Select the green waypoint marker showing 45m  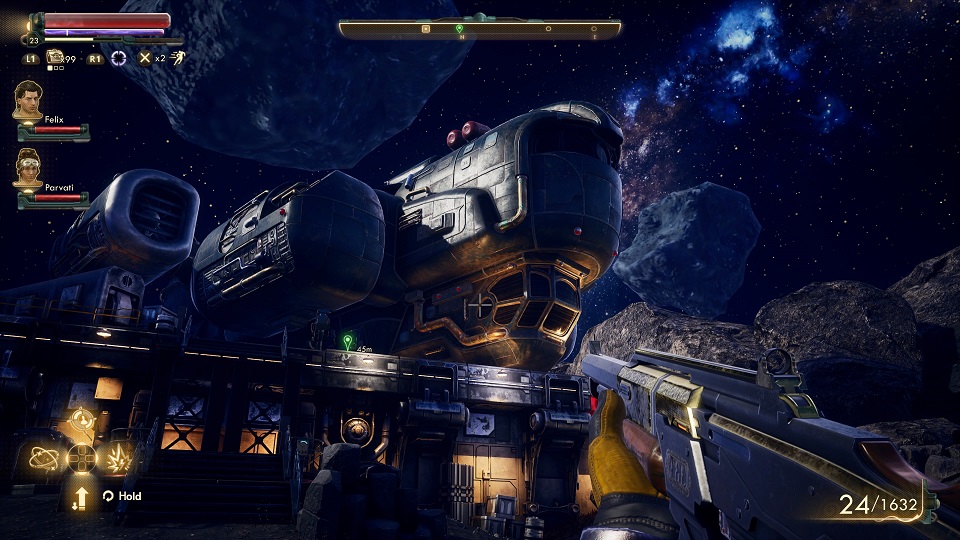click(x=347, y=341)
